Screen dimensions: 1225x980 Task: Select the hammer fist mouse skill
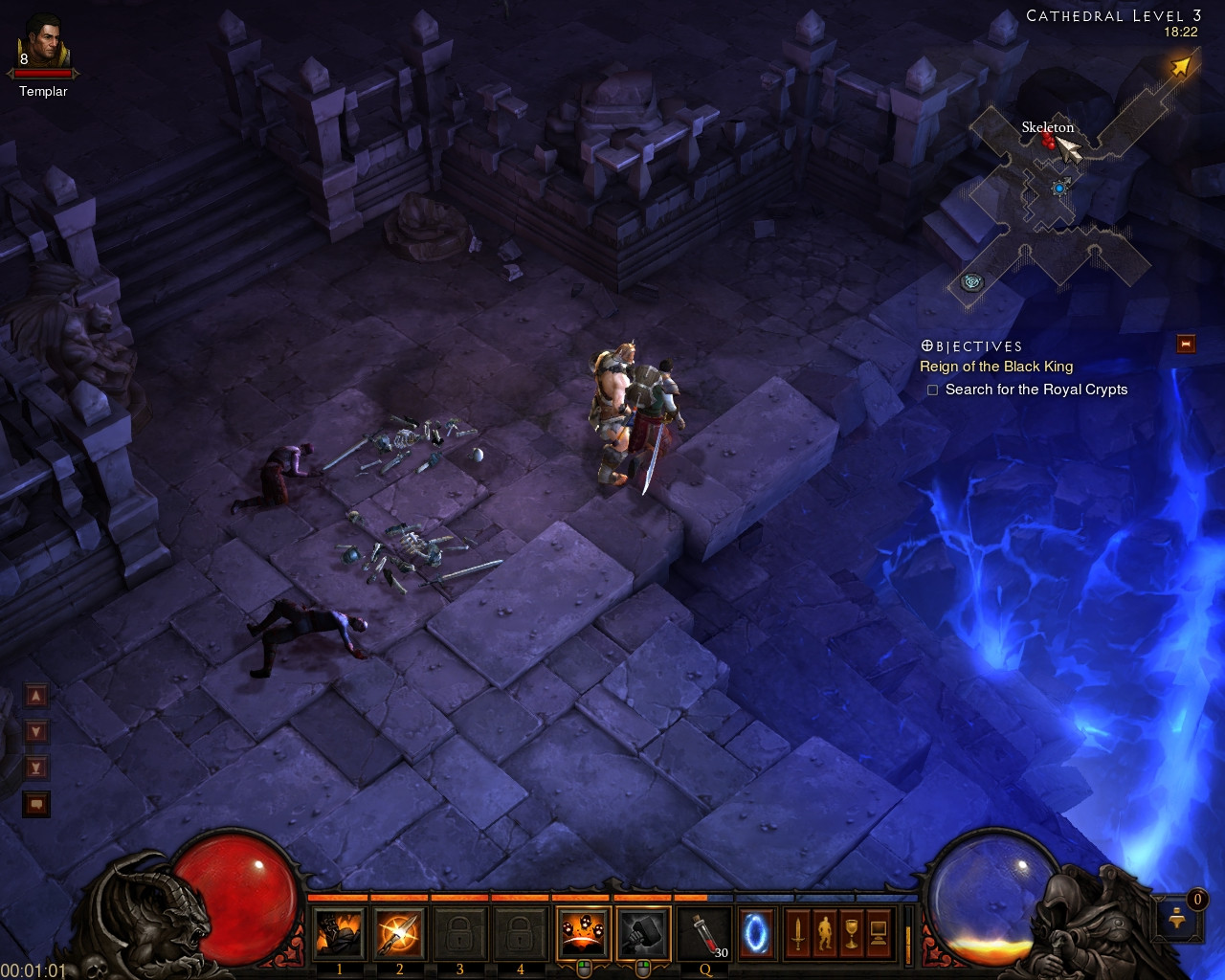pos(643,933)
